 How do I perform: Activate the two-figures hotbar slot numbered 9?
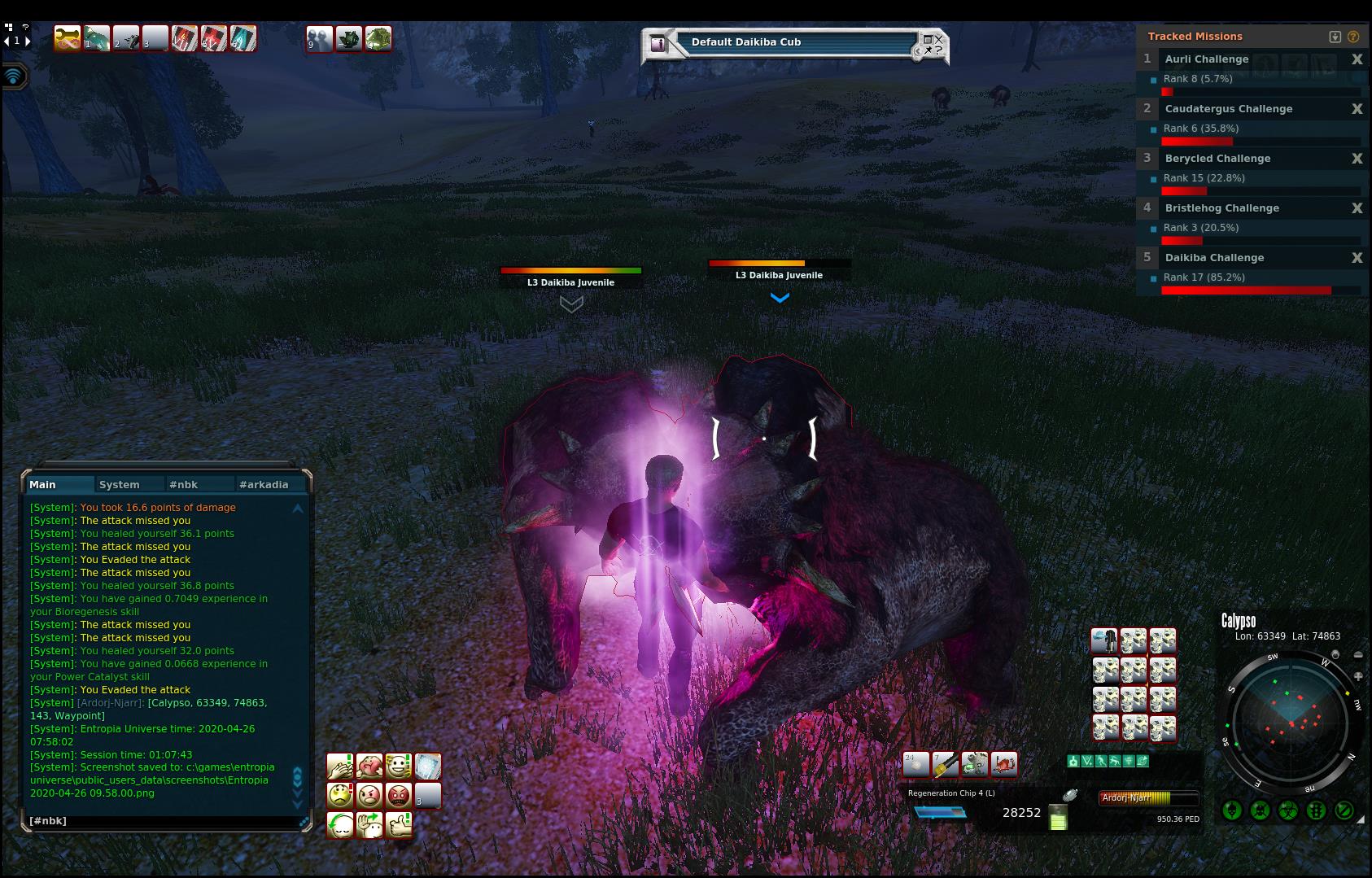[x=319, y=38]
